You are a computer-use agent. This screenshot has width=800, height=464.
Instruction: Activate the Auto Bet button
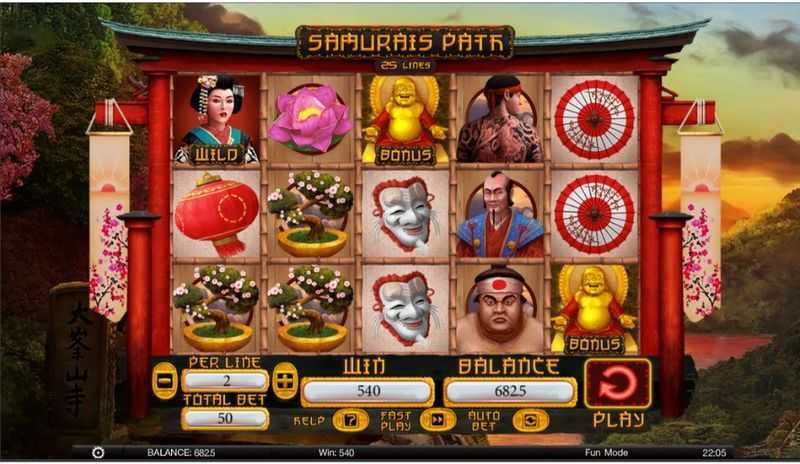click(530, 420)
